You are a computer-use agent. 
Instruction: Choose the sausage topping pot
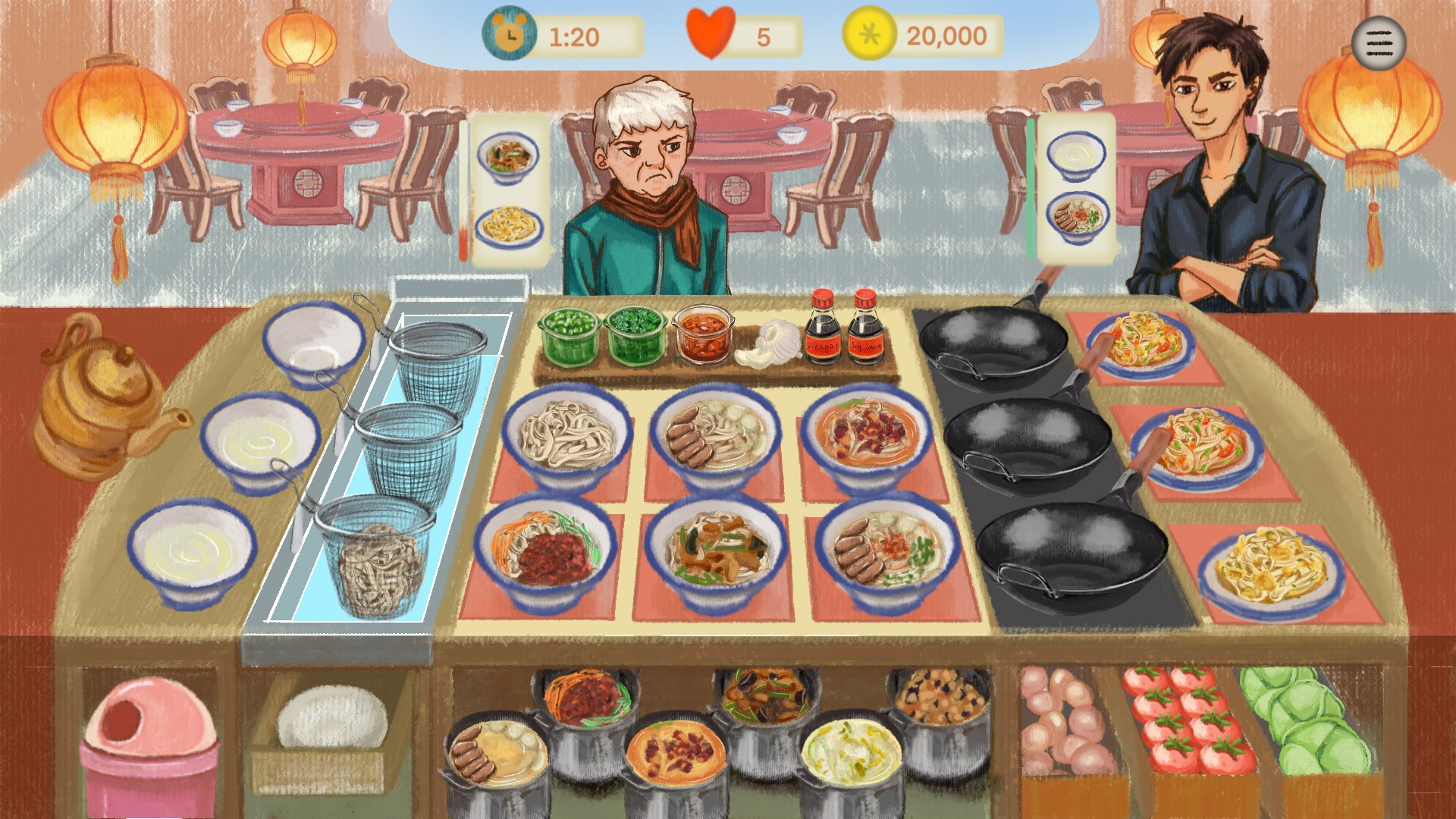point(497,755)
